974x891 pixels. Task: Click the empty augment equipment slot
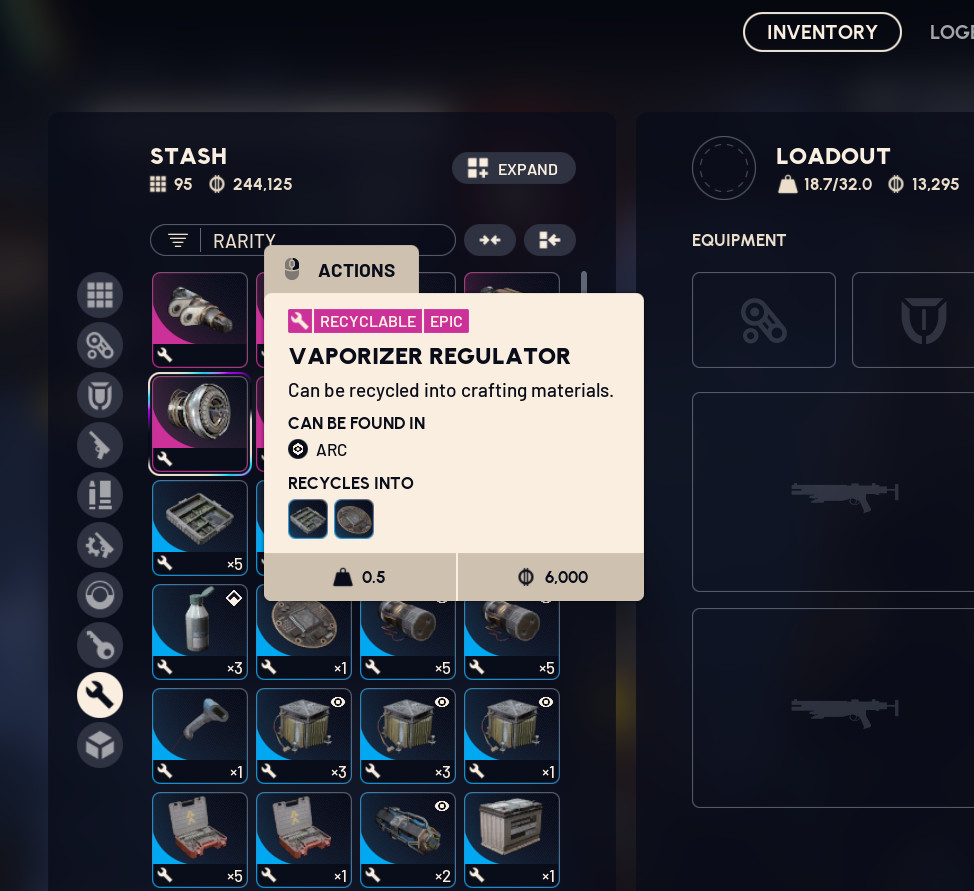pyautogui.click(x=764, y=320)
